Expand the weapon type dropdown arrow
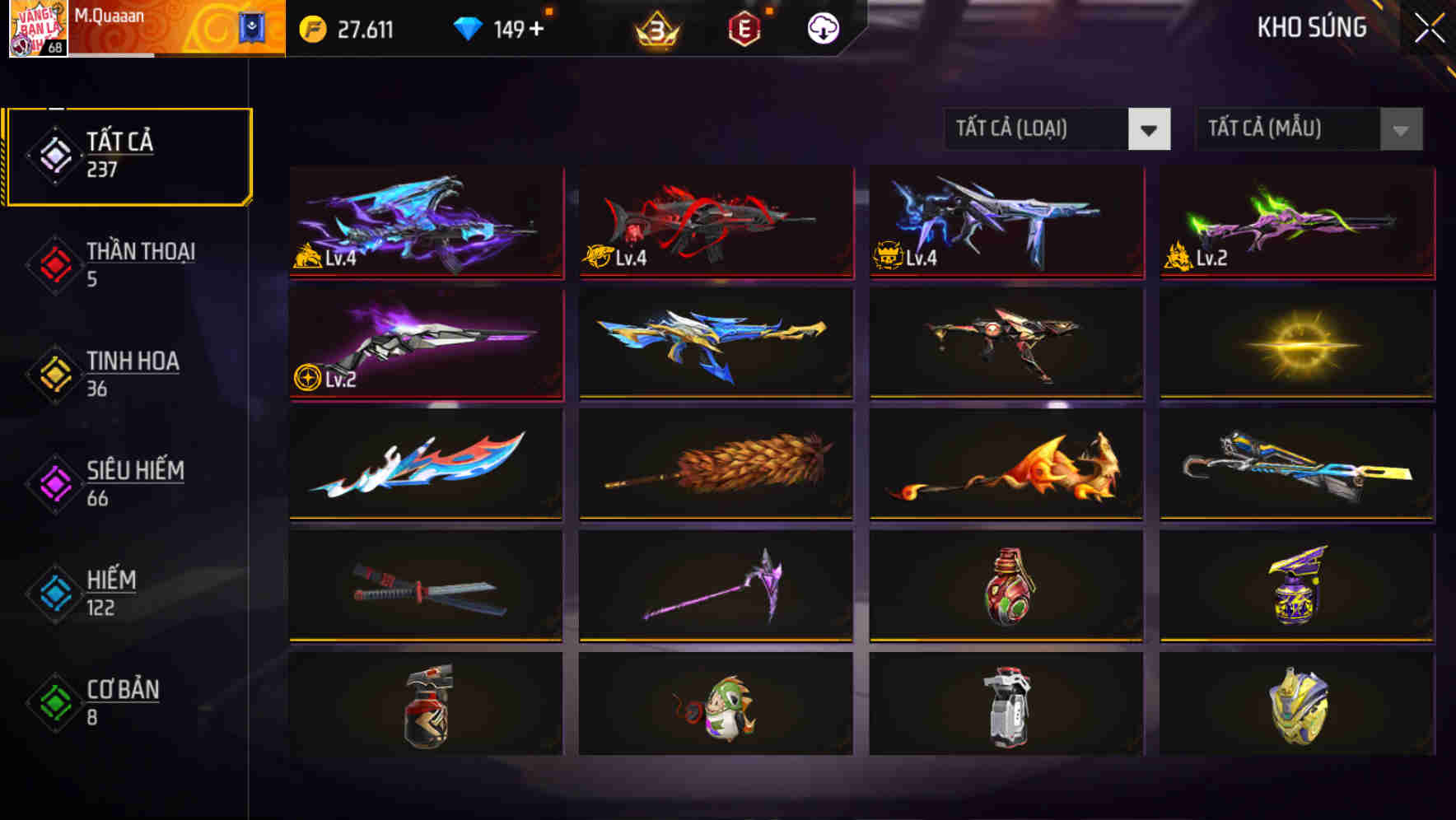 pyautogui.click(x=1150, y=129)
